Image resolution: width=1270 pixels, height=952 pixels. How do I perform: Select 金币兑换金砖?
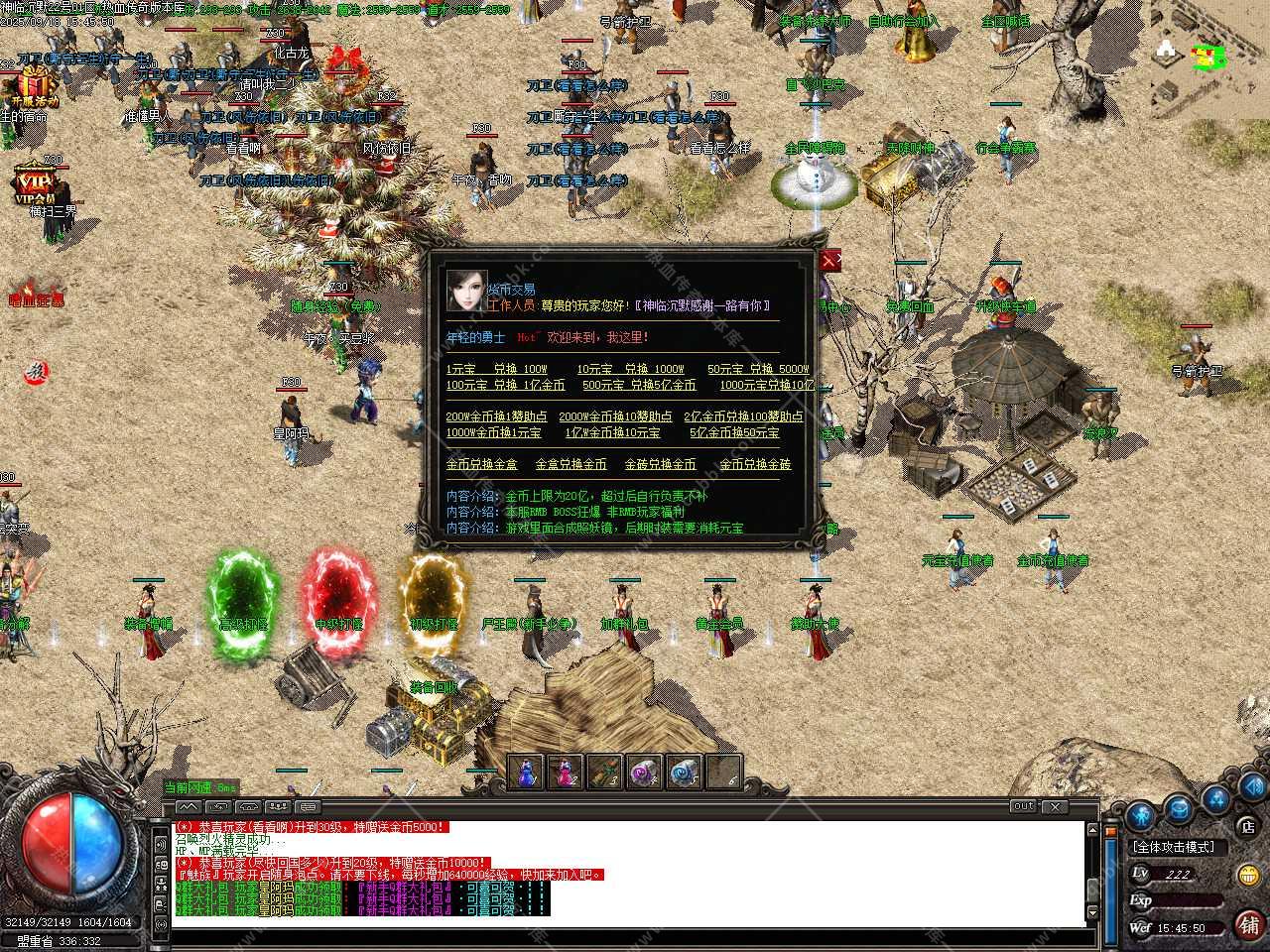(755, 464)
